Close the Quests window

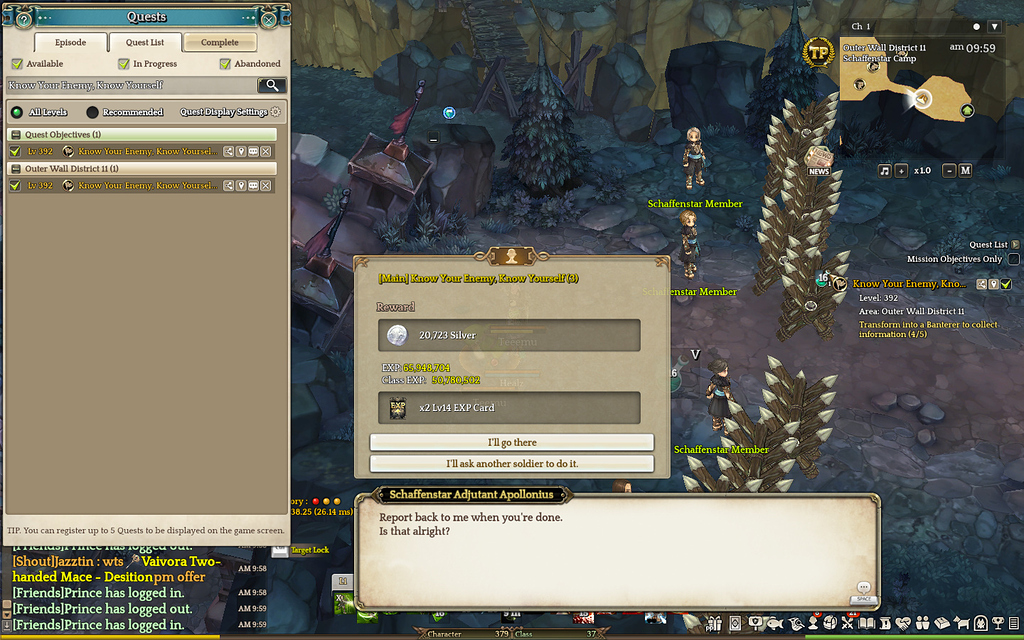269,19
